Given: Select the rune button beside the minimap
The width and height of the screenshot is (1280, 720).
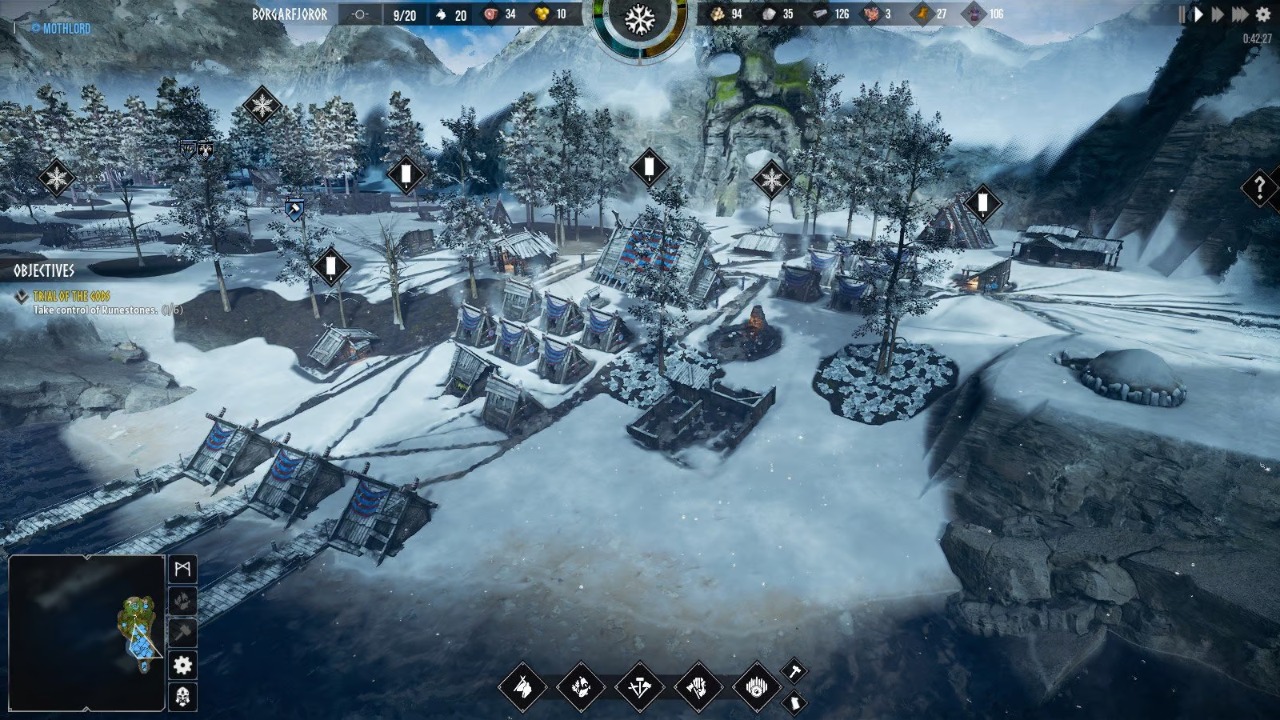Looking at the screenshot, I should [183, 569].
